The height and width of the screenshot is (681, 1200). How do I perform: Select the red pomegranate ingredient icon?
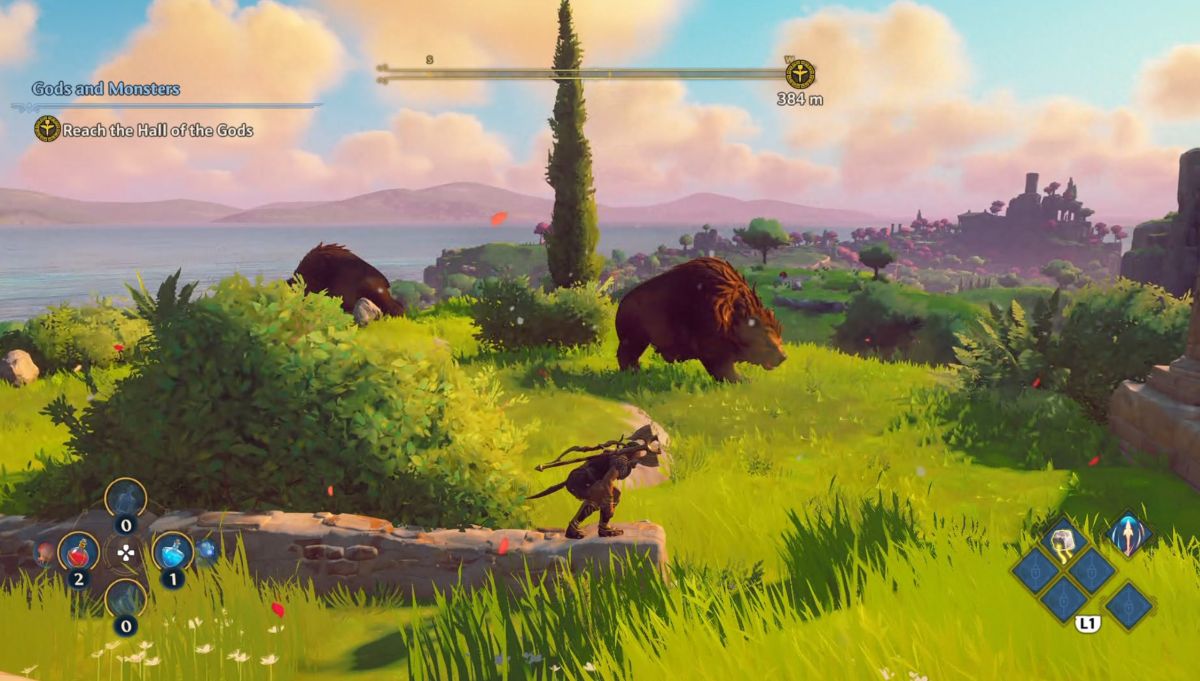tap(45, 551)
